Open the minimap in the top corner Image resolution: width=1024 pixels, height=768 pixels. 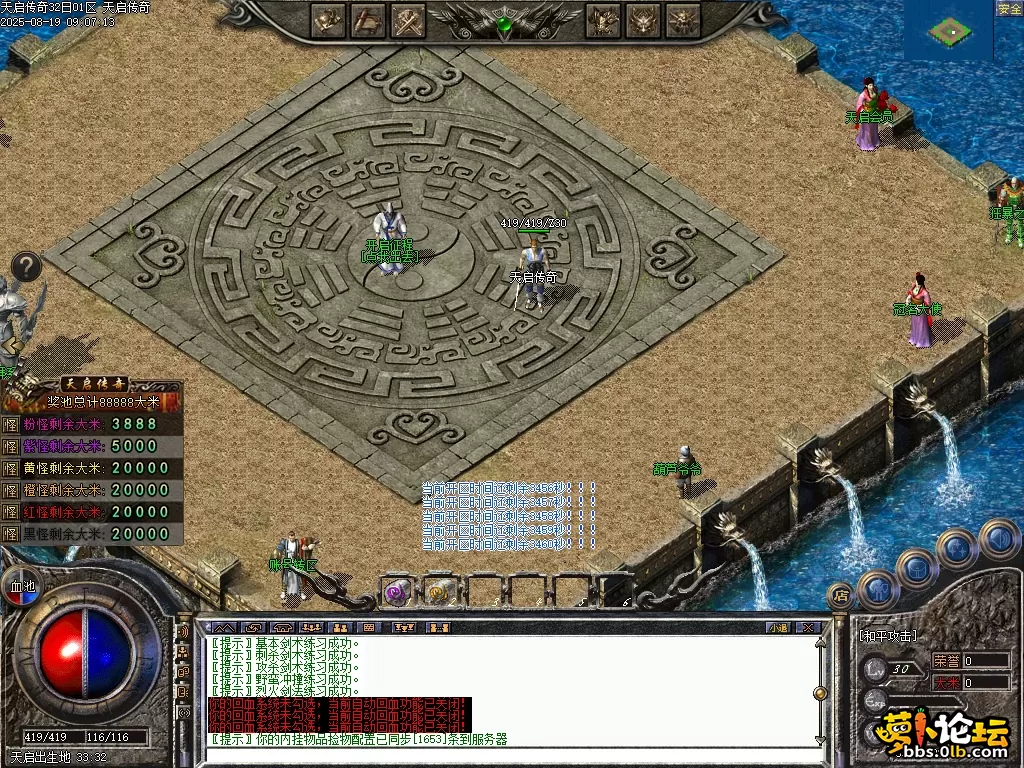(949, 32)
